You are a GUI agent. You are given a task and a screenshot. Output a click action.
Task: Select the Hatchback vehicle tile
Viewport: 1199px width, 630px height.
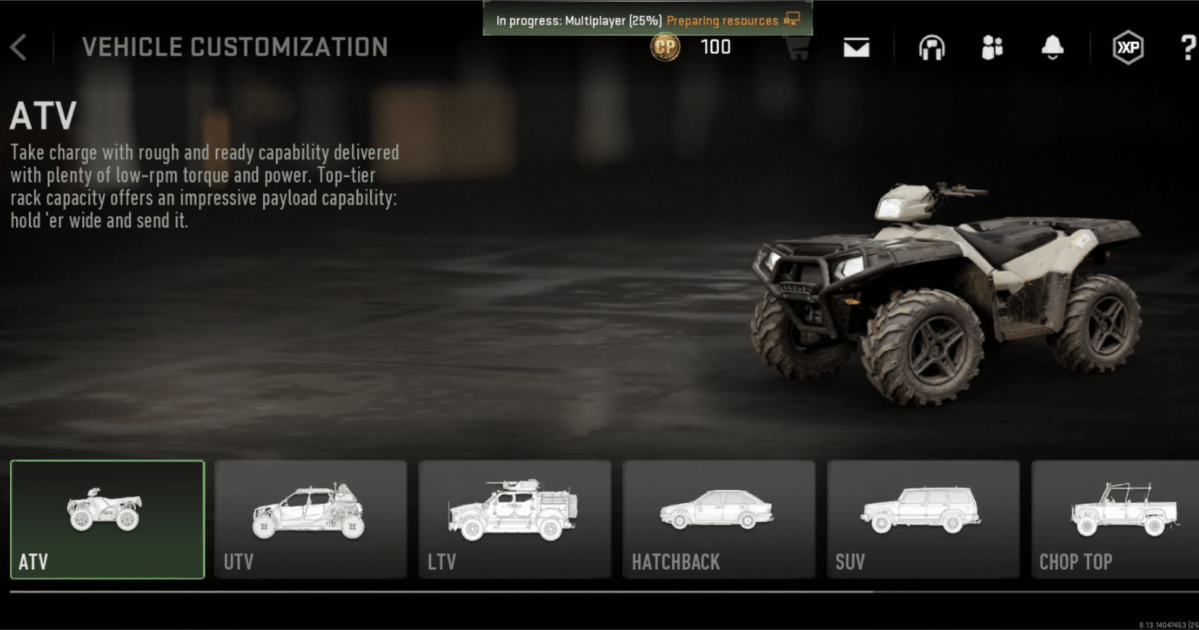tap(719, 519)
